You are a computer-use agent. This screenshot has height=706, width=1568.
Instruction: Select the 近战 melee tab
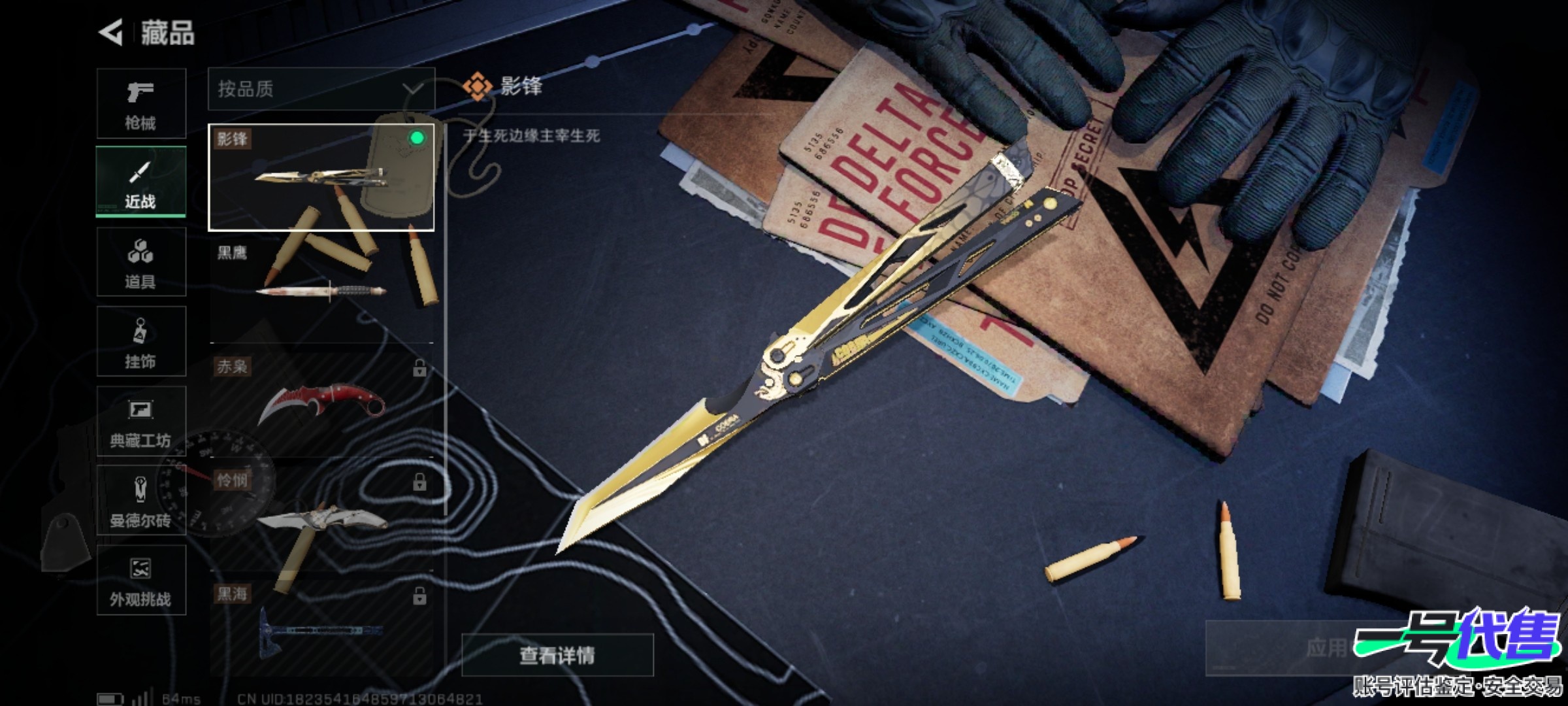click(141, 182)
